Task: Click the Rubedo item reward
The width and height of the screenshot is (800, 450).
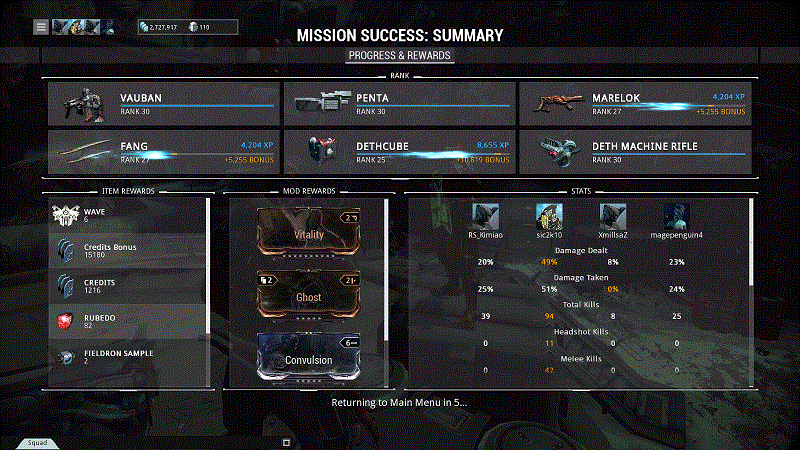Action: click(x=128, y=321)
